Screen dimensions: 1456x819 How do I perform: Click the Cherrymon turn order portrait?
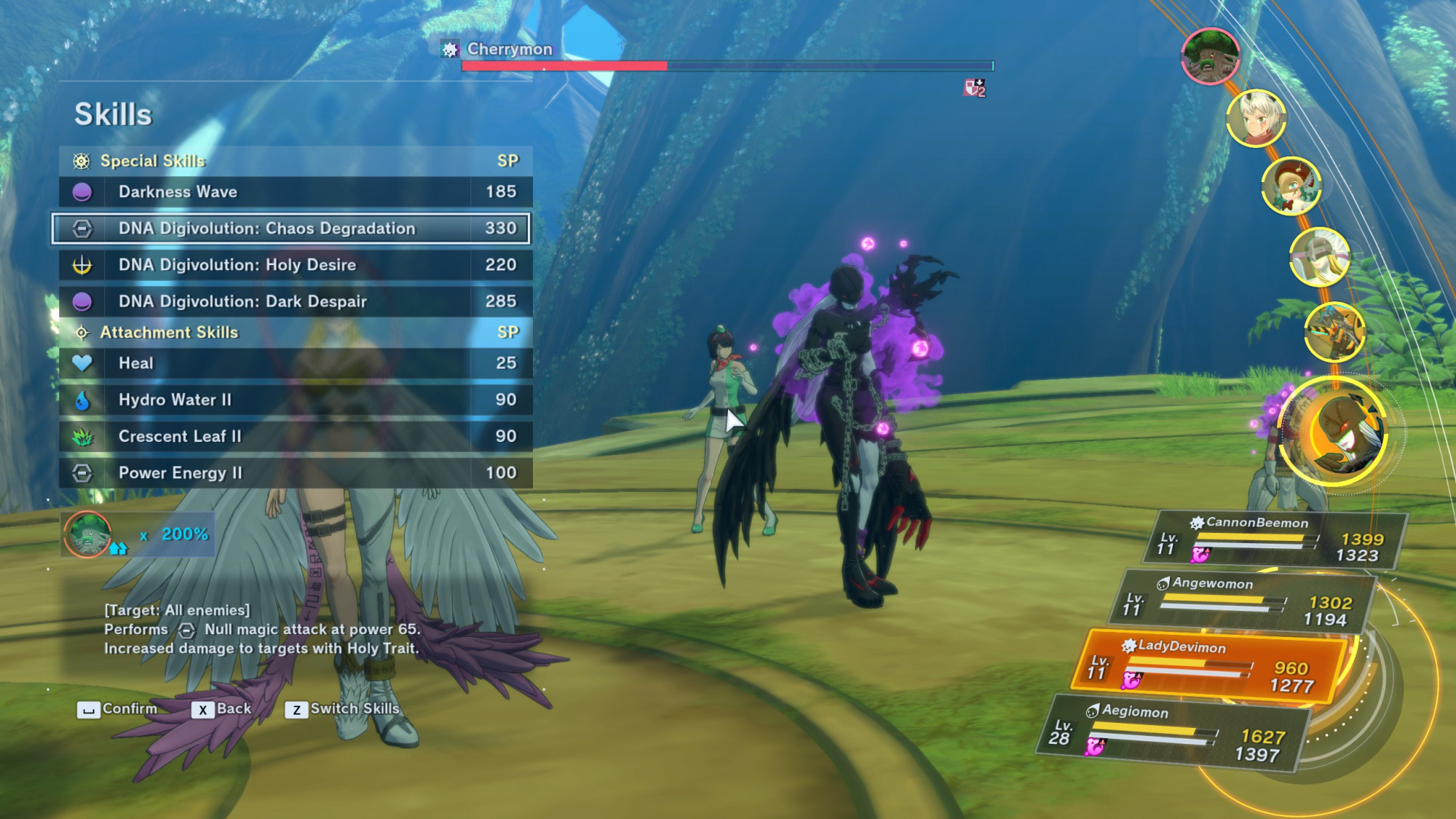tap(1210, 56)
